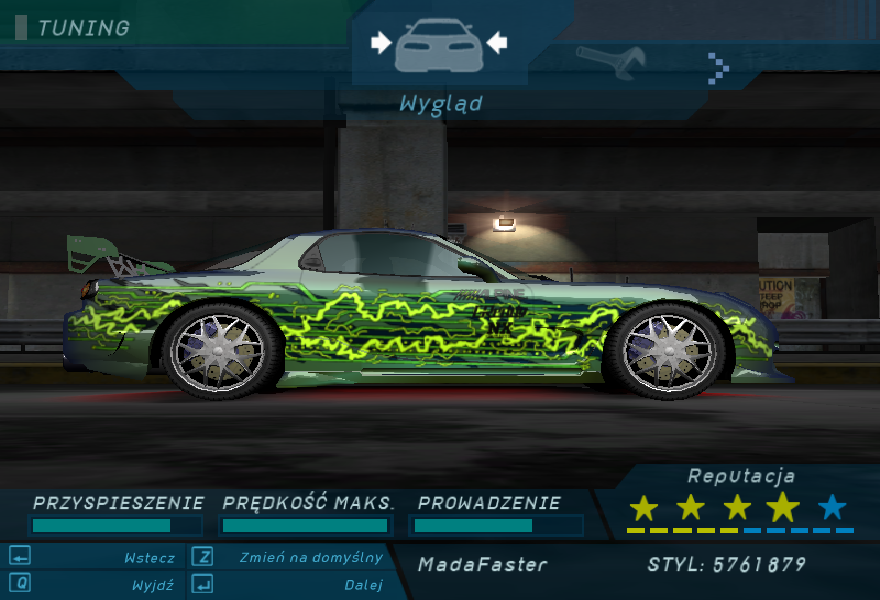
Task: Click the right arrow beside the car icon
Action: tap(497, 42)
